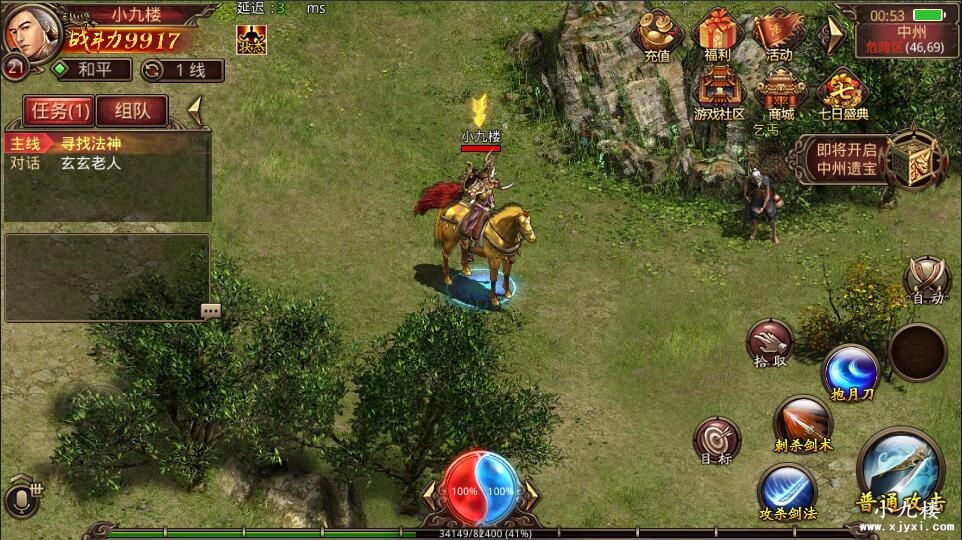The image size is (962, 540).
Task: Open the 活动 events menu
Action: pyautogui.click(x=779, y=37)
